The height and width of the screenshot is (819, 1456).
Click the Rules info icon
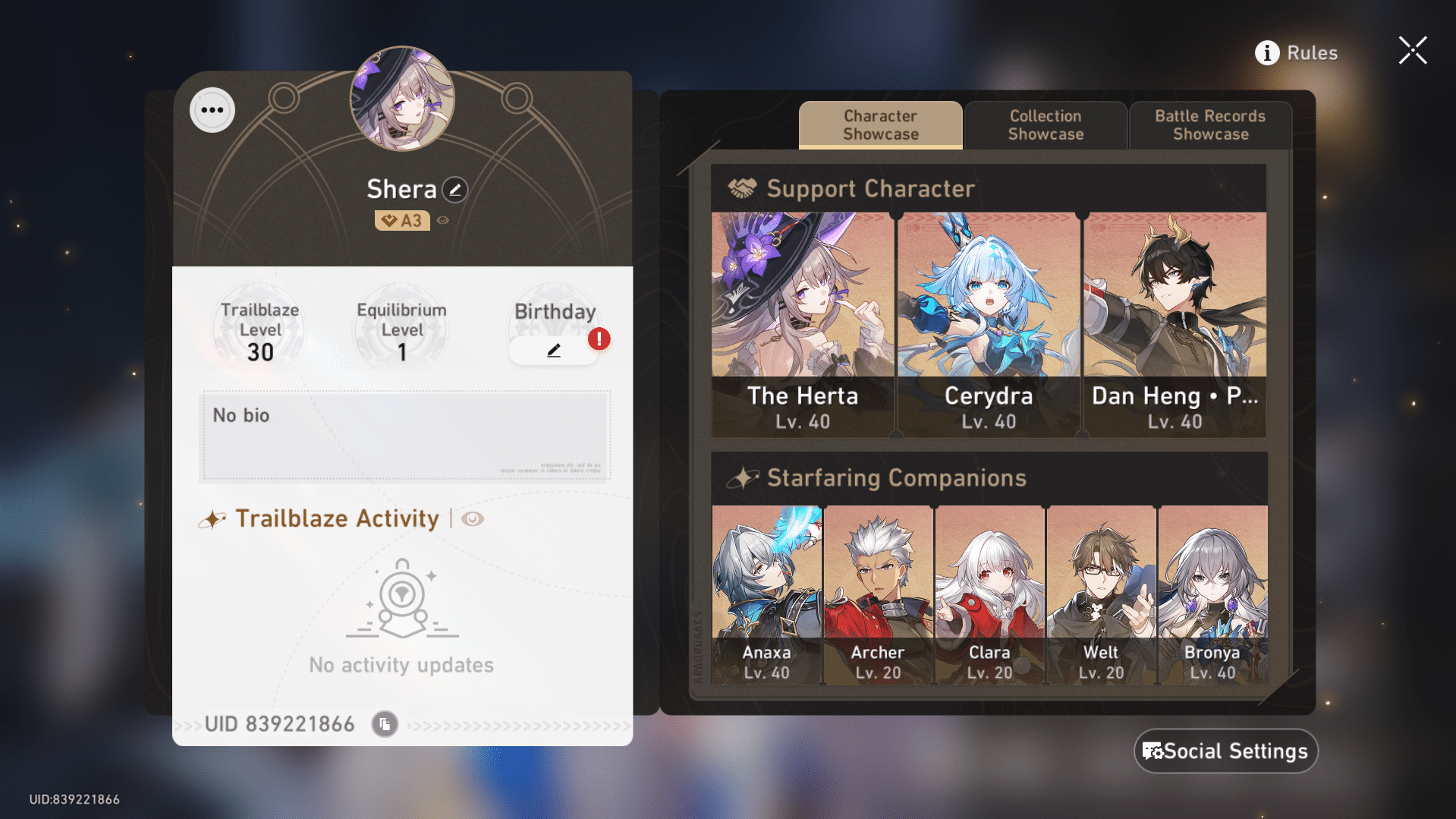coord(1266,52)
